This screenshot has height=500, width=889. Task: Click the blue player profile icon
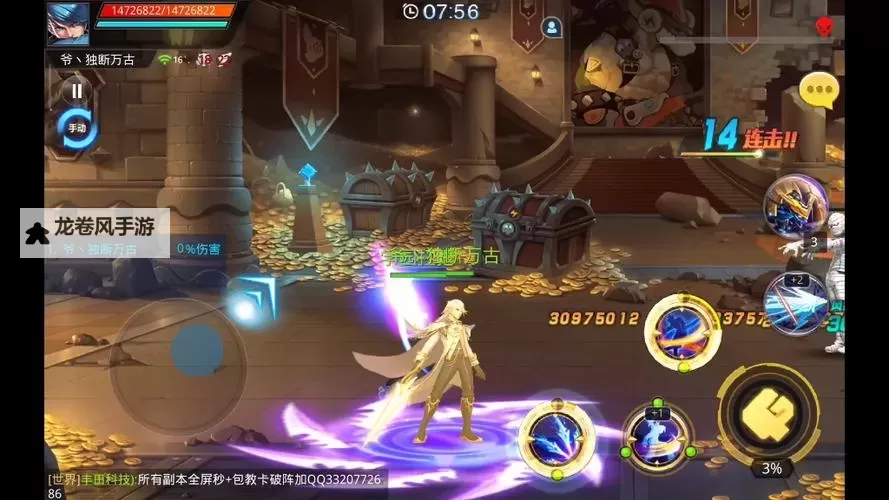click(x=551, y=27)
